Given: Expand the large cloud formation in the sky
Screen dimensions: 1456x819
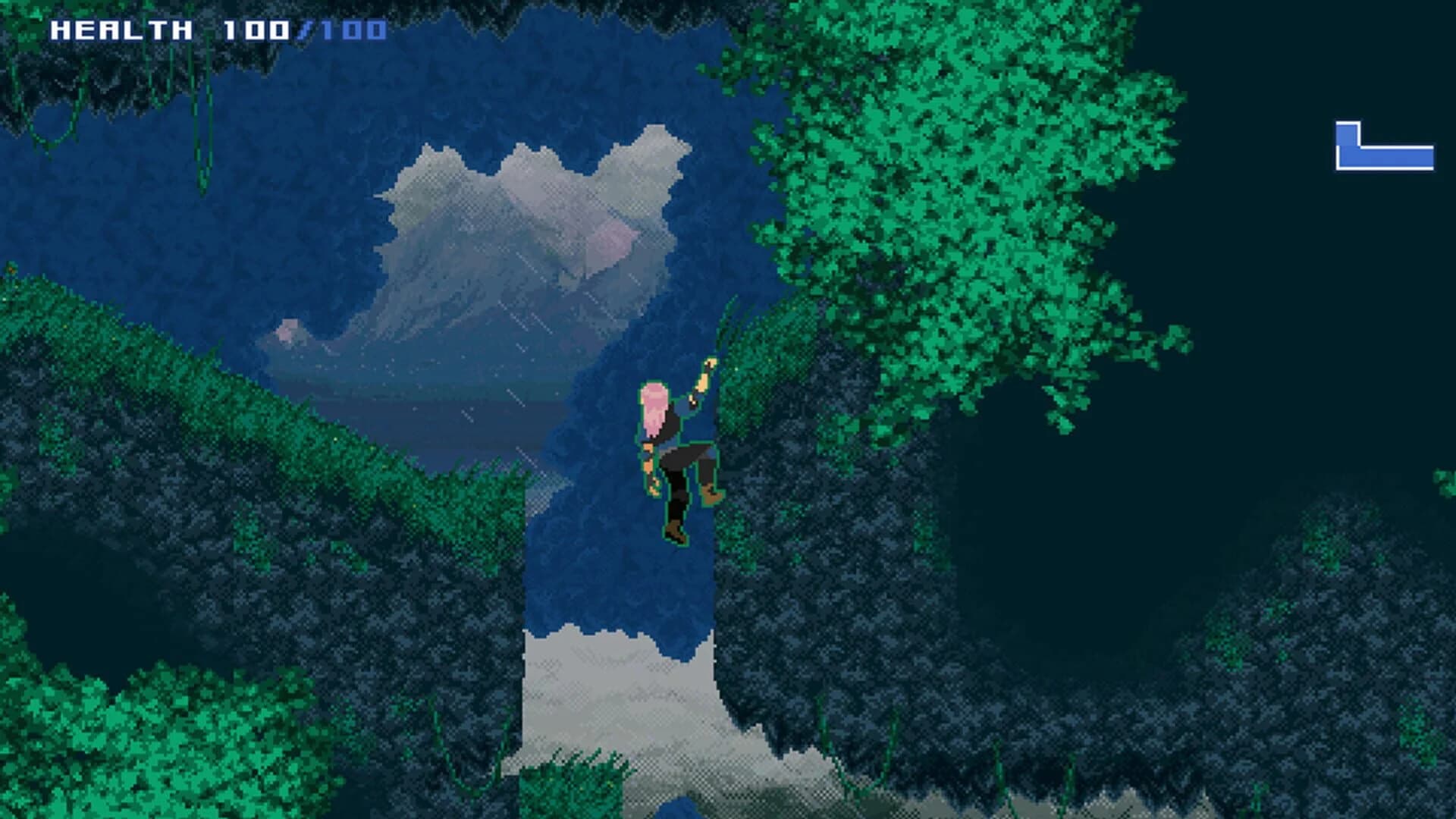Looking at the screenshot, I should pos(531,212).
